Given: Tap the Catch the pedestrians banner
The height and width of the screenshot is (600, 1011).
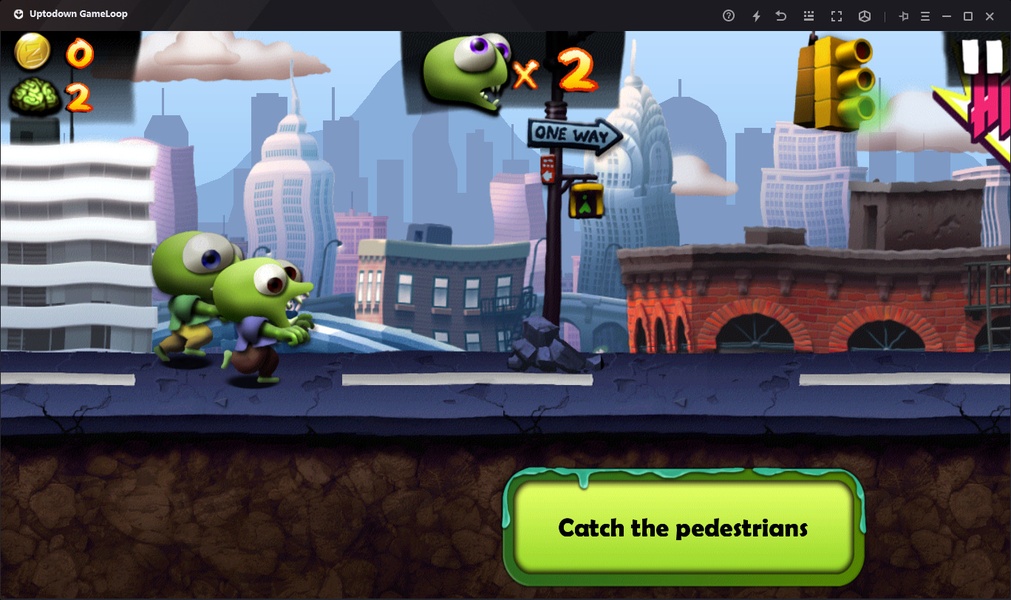Looking at the screenshot, I should tap(683, 527).
